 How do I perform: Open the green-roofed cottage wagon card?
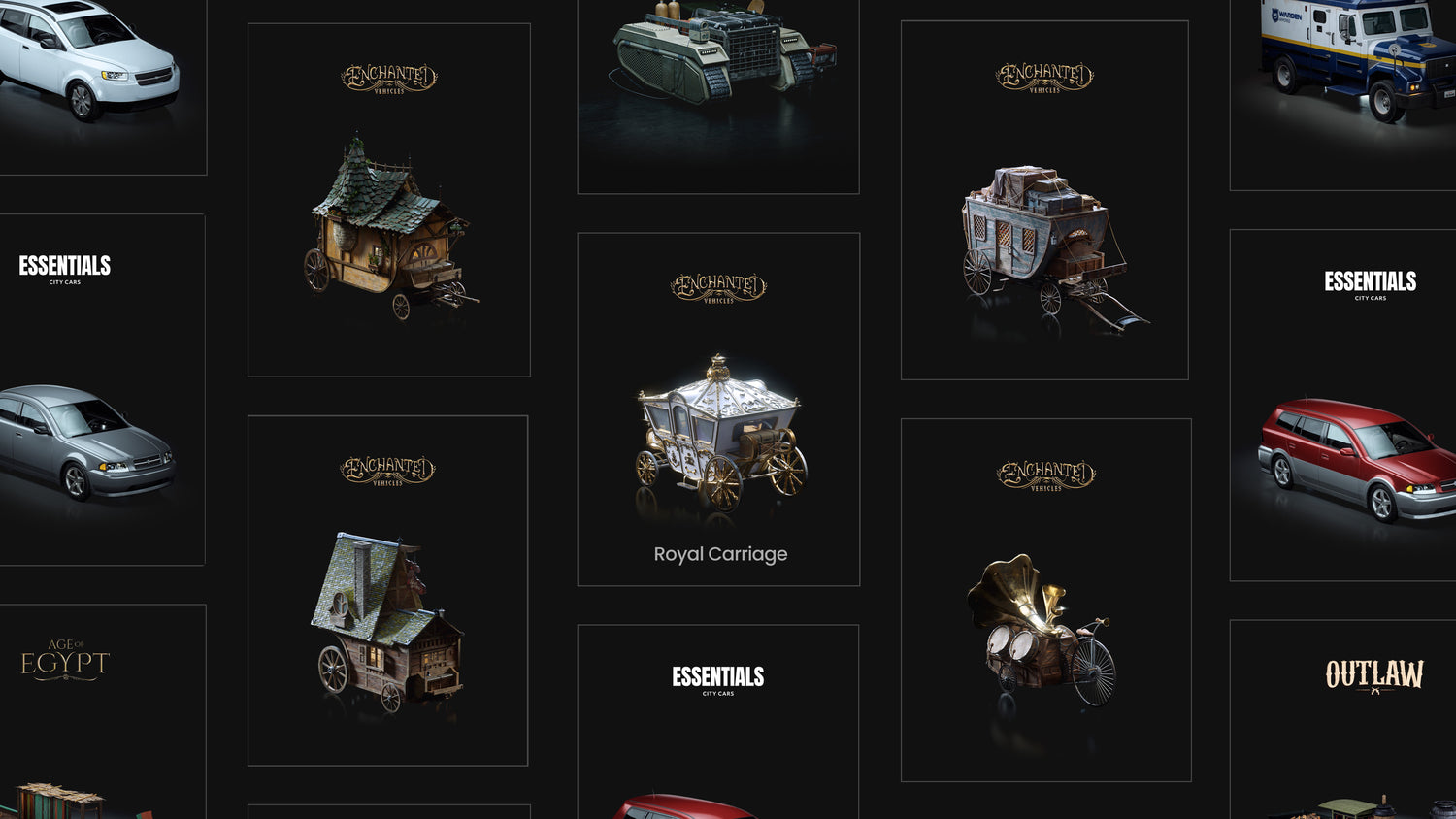pos(389,200)
